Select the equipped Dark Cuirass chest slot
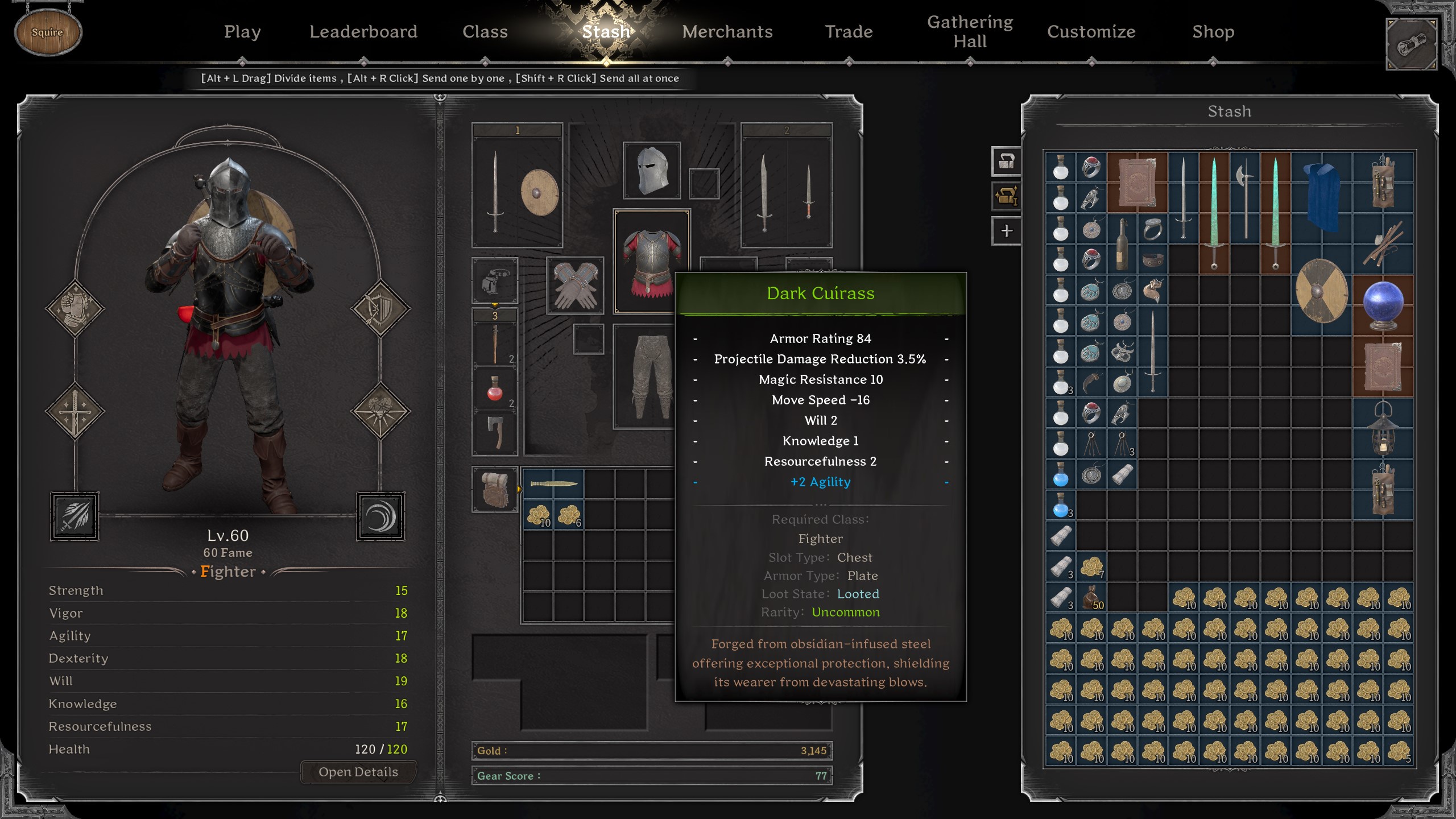 point(651,260)
